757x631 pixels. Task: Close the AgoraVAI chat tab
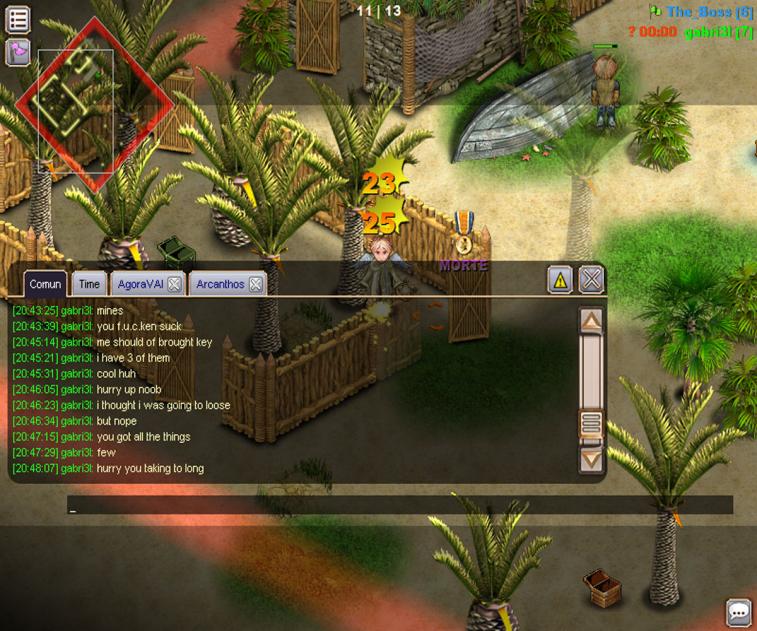pyautogui.click(x=174, y=284)
